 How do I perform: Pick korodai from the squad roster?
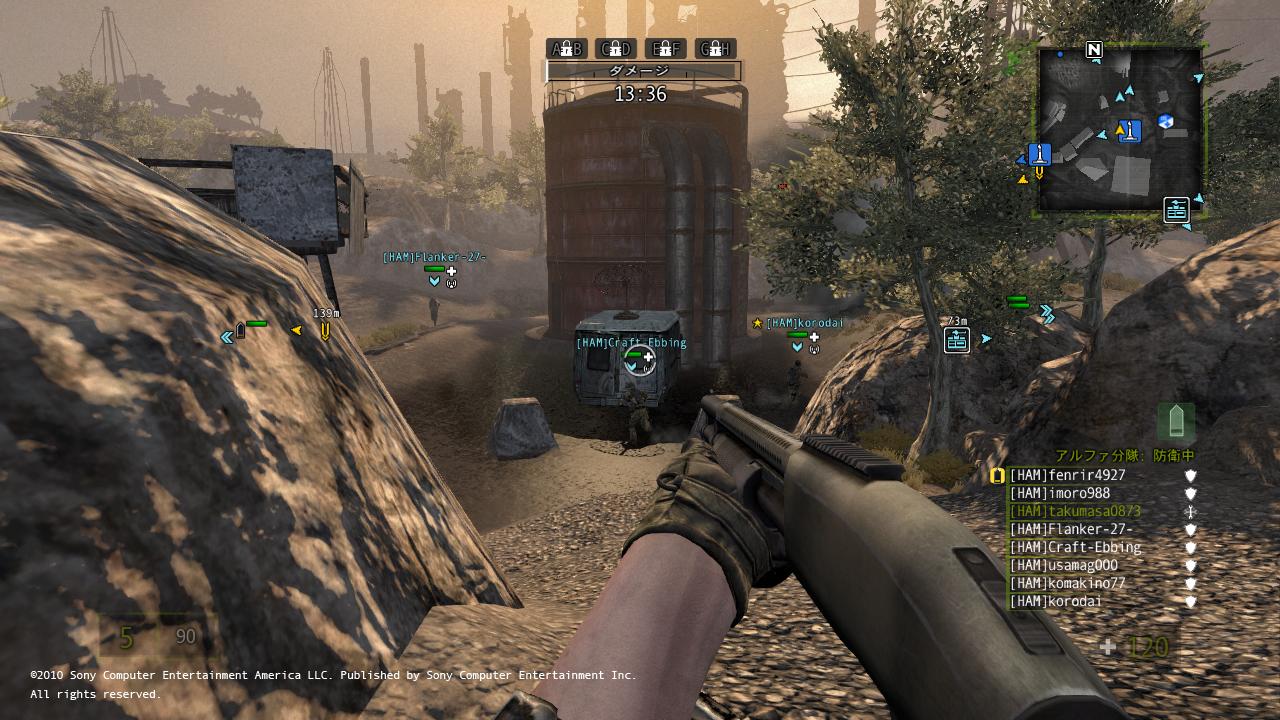click(x=1055, y=602)
